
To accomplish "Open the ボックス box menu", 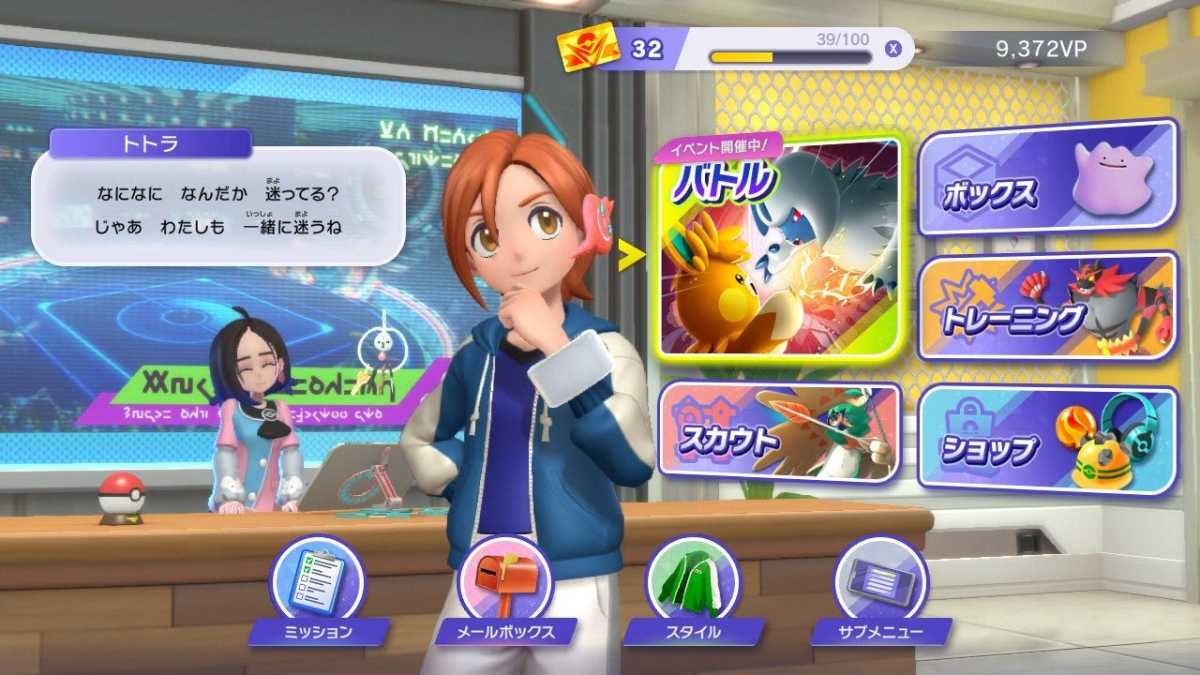I will pos(1046,178).
